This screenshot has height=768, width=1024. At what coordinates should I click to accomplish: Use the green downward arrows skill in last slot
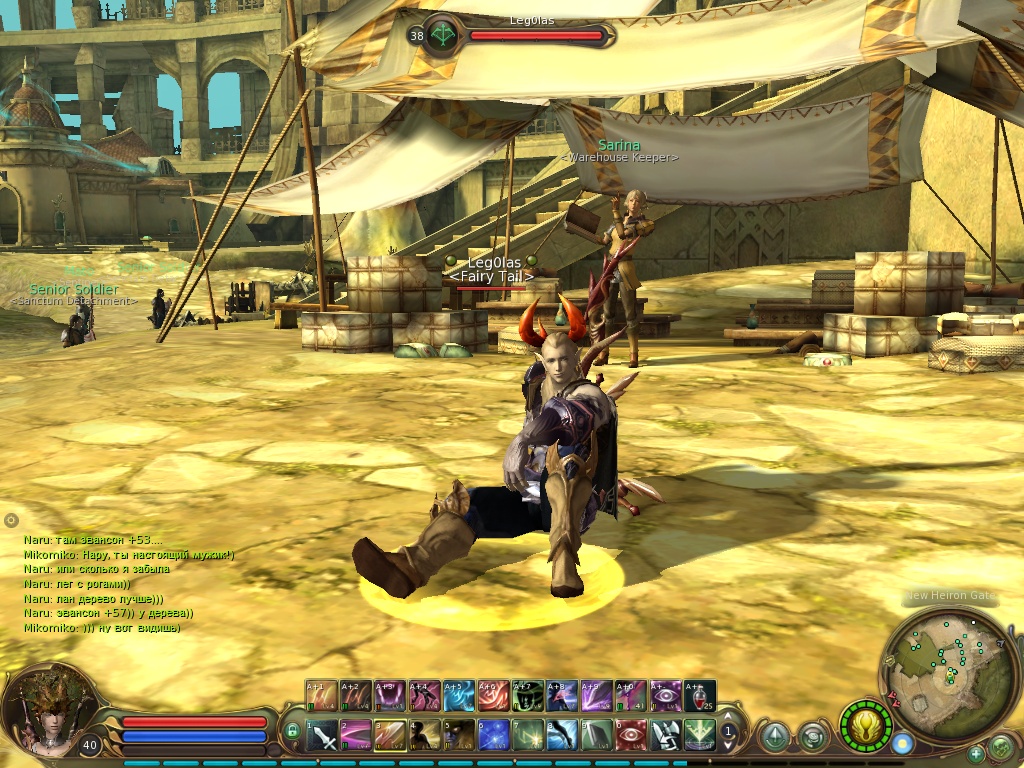[699, 735]
